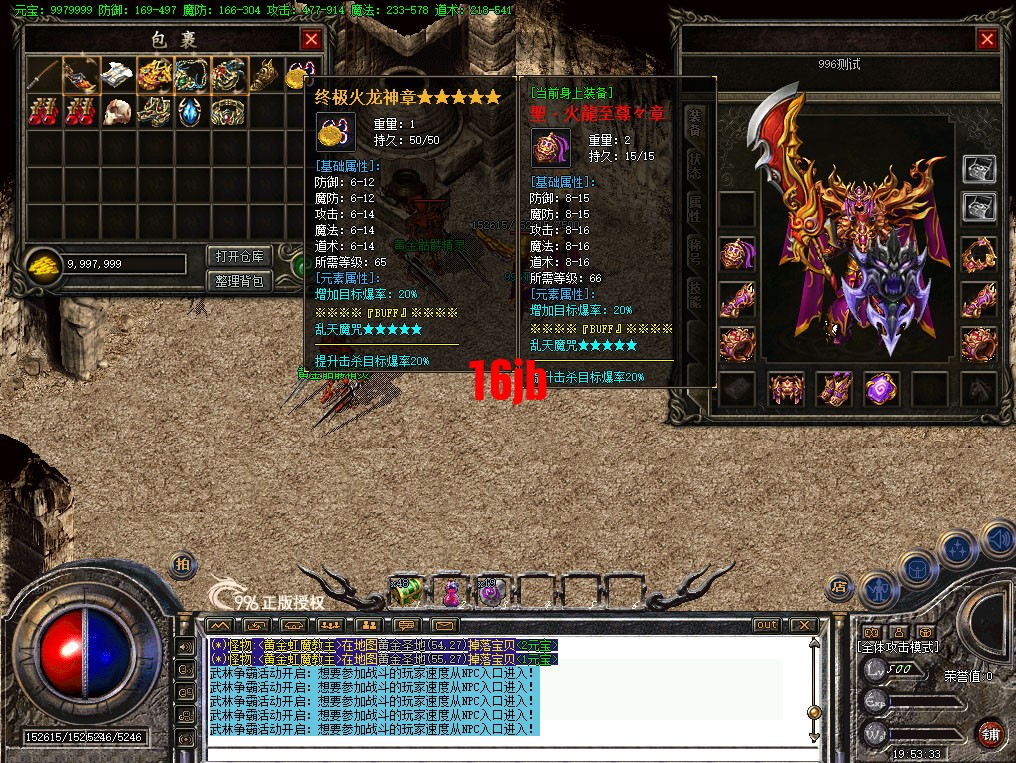The width and height of the screenshot is (1016, 763).
Task: Switch to the 技能 skills tab
Action: click(x=696, y=291)
